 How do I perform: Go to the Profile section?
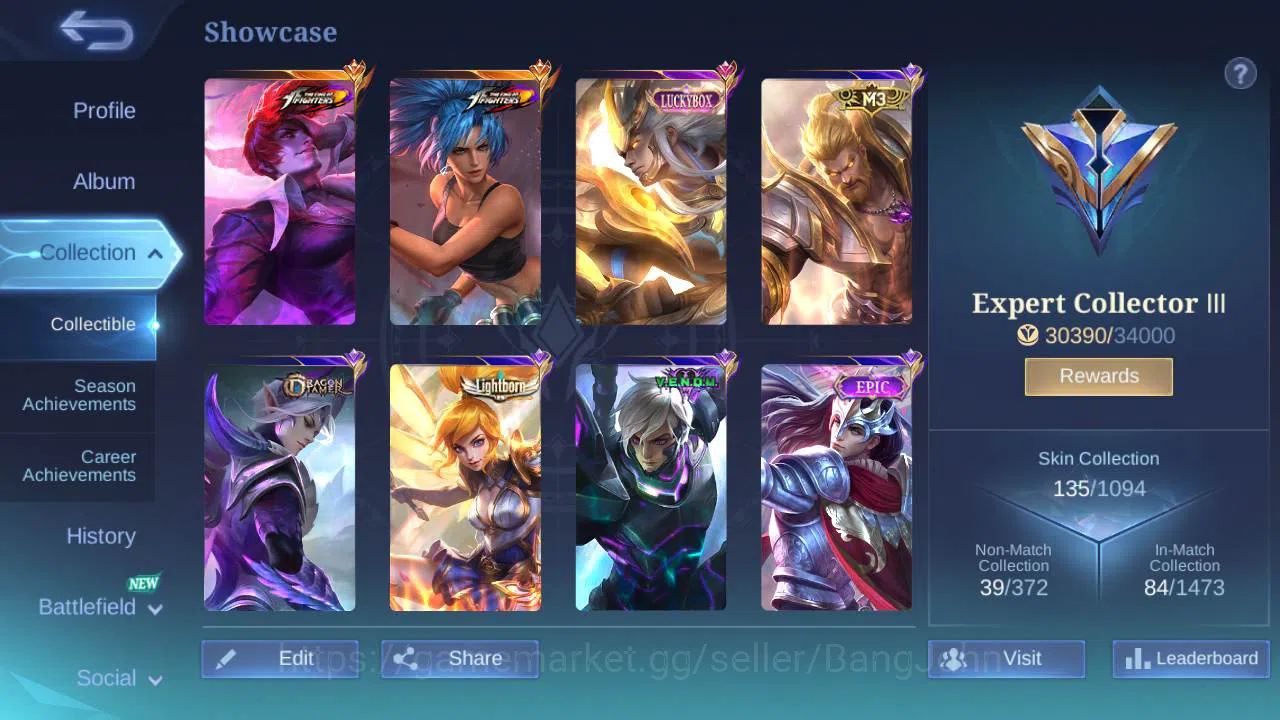click(x=104, y=110)
